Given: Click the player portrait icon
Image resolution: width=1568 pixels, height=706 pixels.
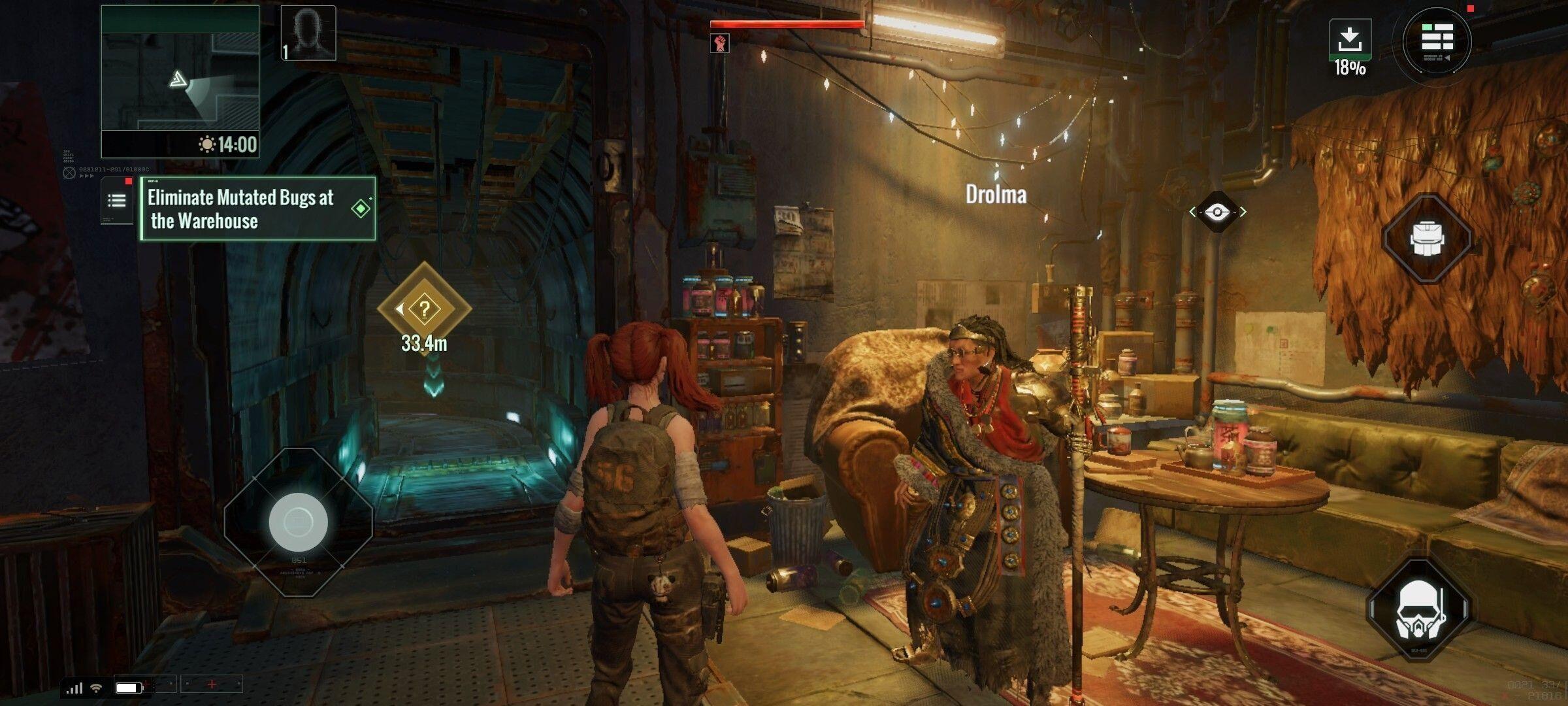Looking at the screenshot, I should pyautogui.click(x=308, y=33).
